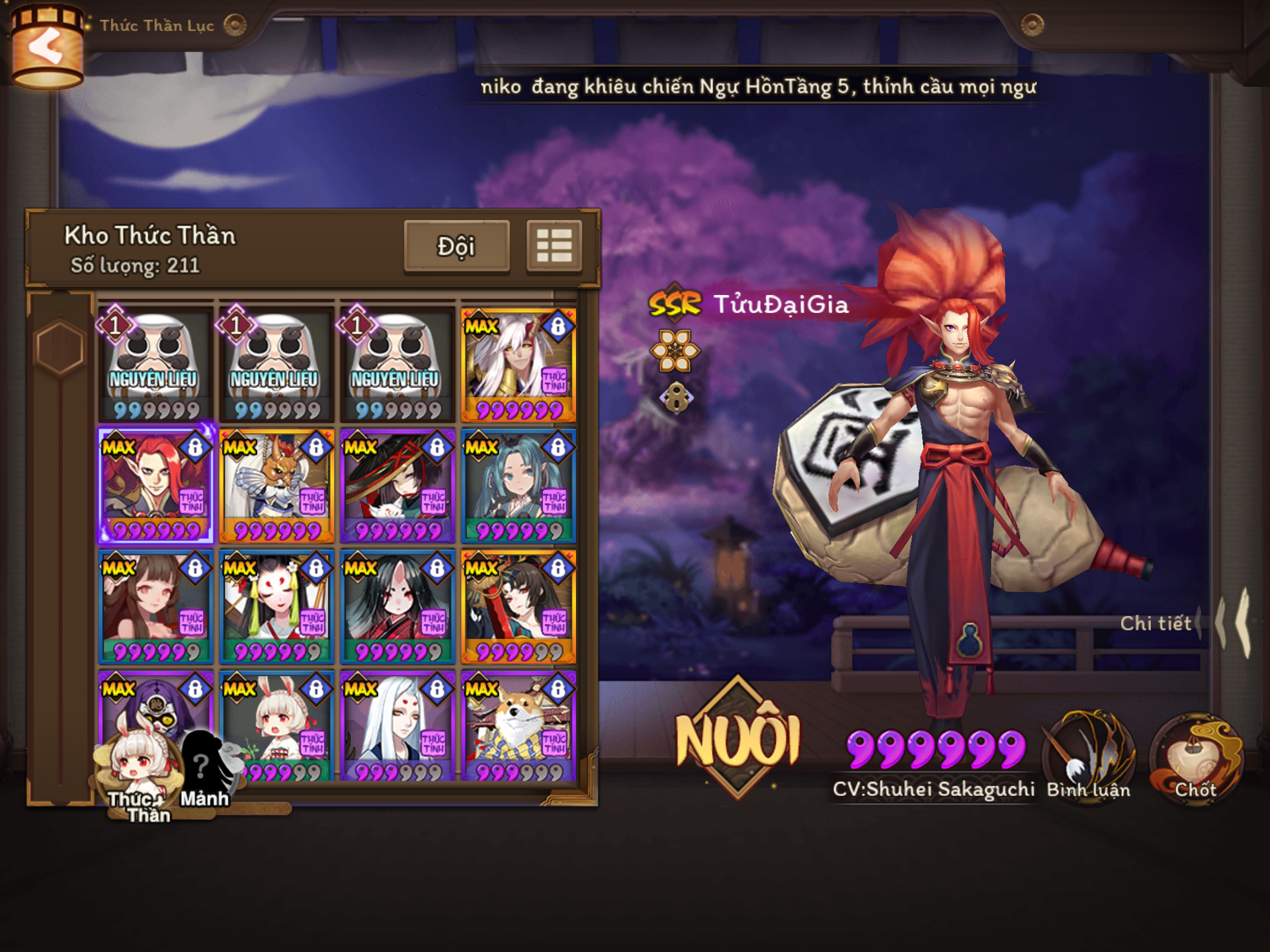The width and height of the screenshot is (1270, 952).
Task: Expand the Chi tiết details panel
Action: (x=1164, y=623)
